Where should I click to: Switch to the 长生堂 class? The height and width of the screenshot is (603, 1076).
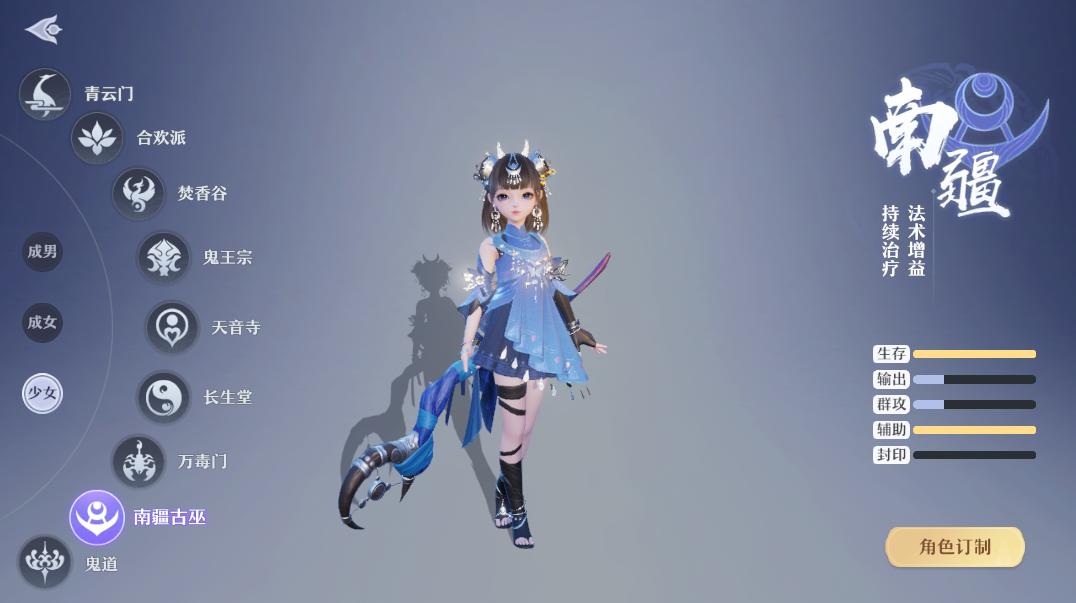point(163,397)
